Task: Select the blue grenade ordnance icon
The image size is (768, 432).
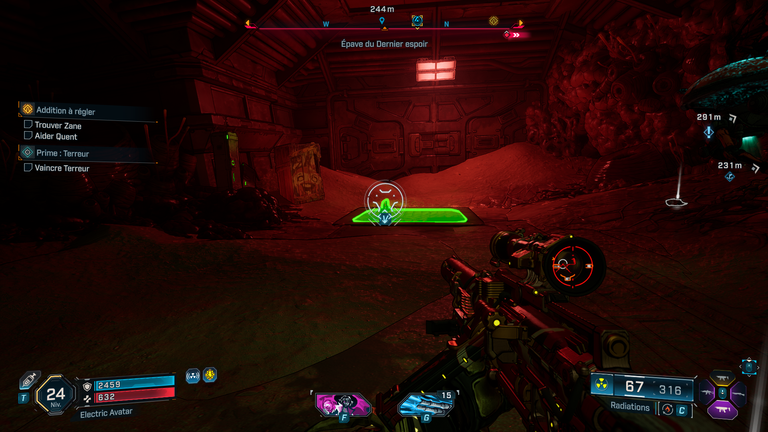Action: (x=420, y=405)
